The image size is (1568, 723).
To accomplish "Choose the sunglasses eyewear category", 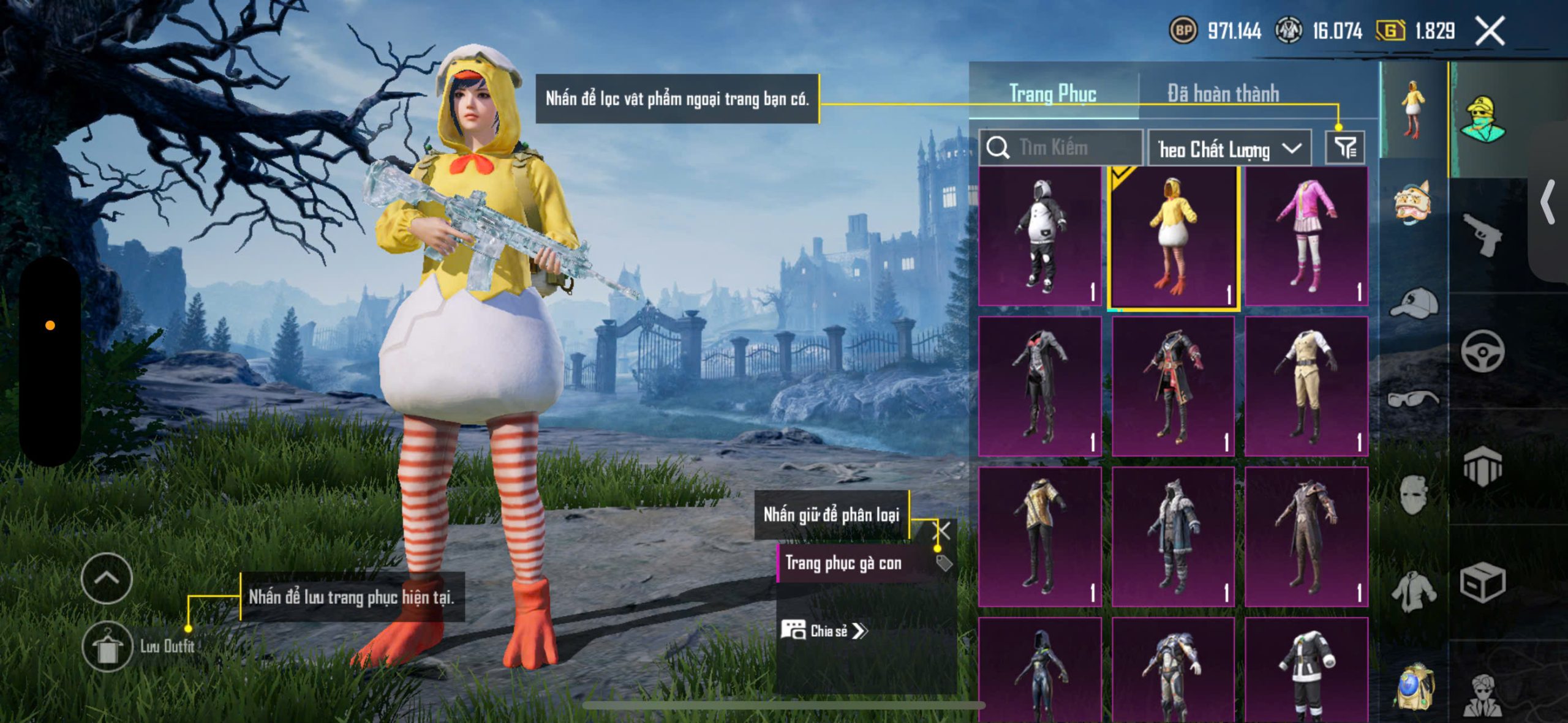I will (x=1414, y=399).
